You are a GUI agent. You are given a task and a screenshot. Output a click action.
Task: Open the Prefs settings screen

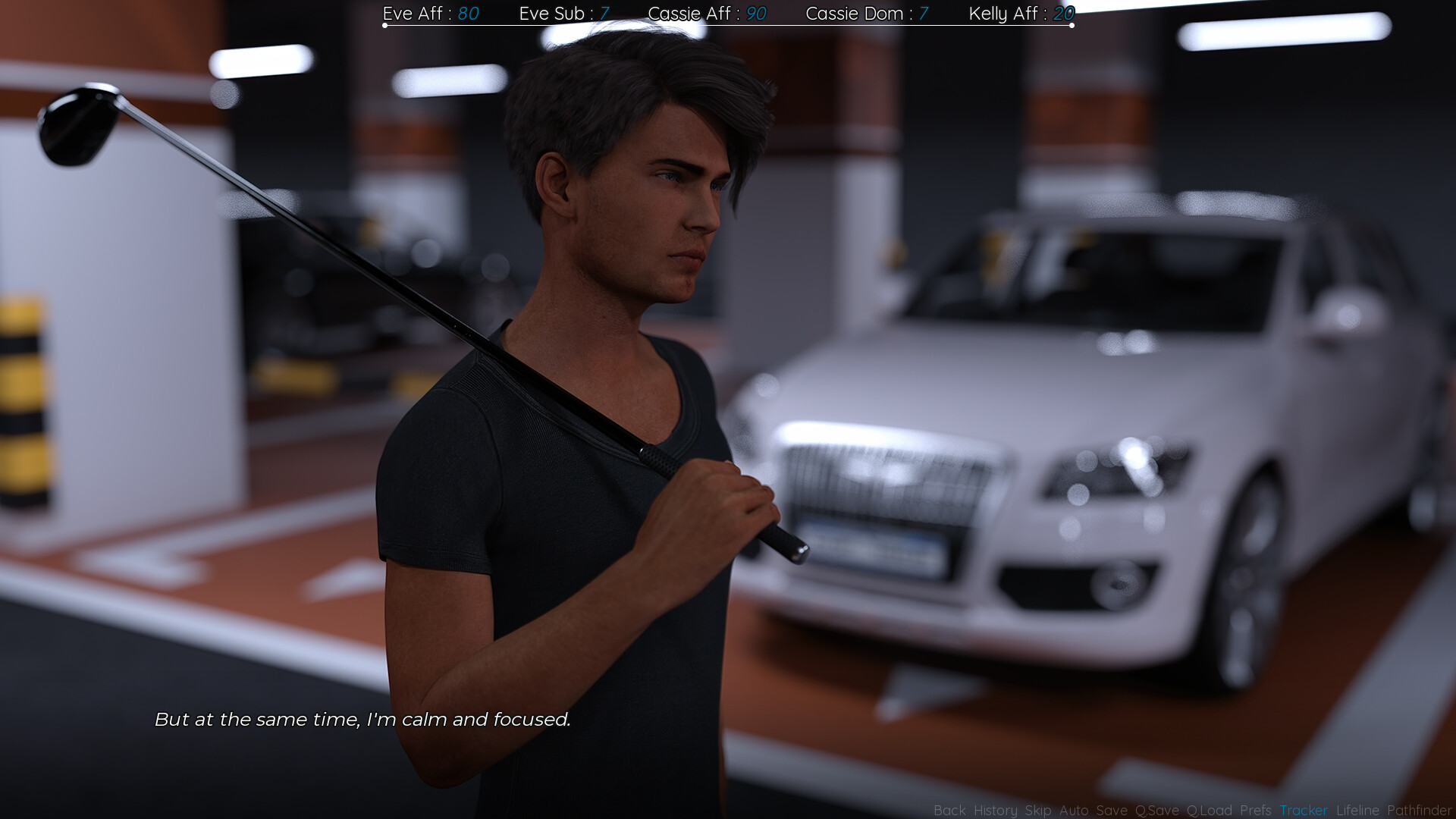click(1256, 811)
